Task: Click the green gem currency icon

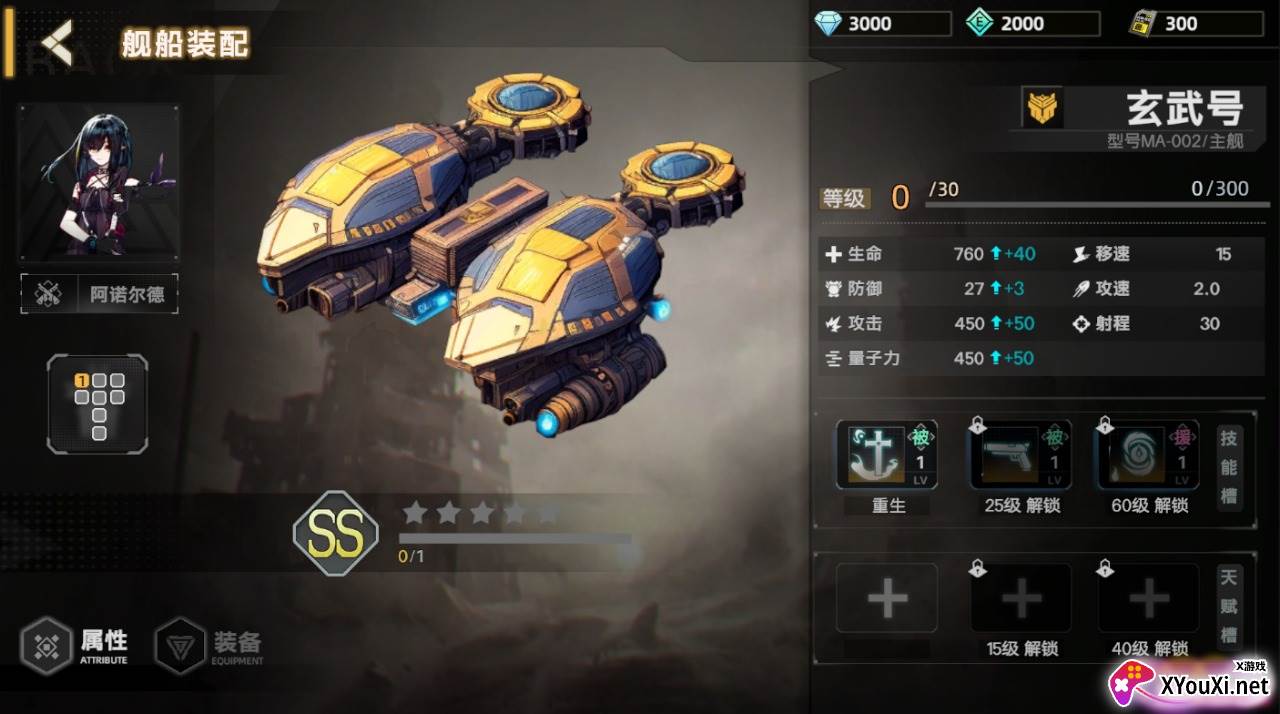Action: (980, 23)
